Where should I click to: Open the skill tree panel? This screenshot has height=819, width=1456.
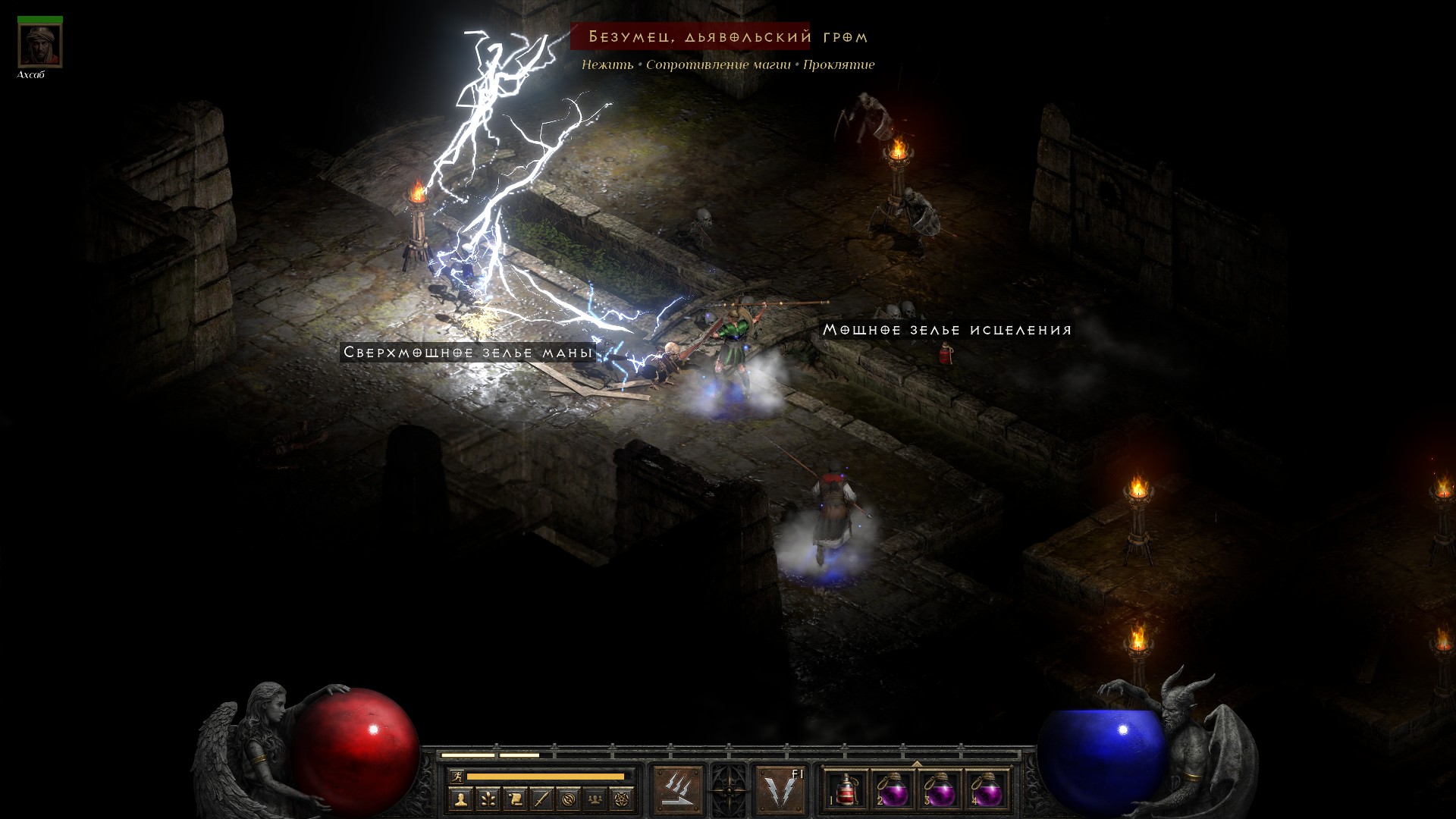point(488,799)
